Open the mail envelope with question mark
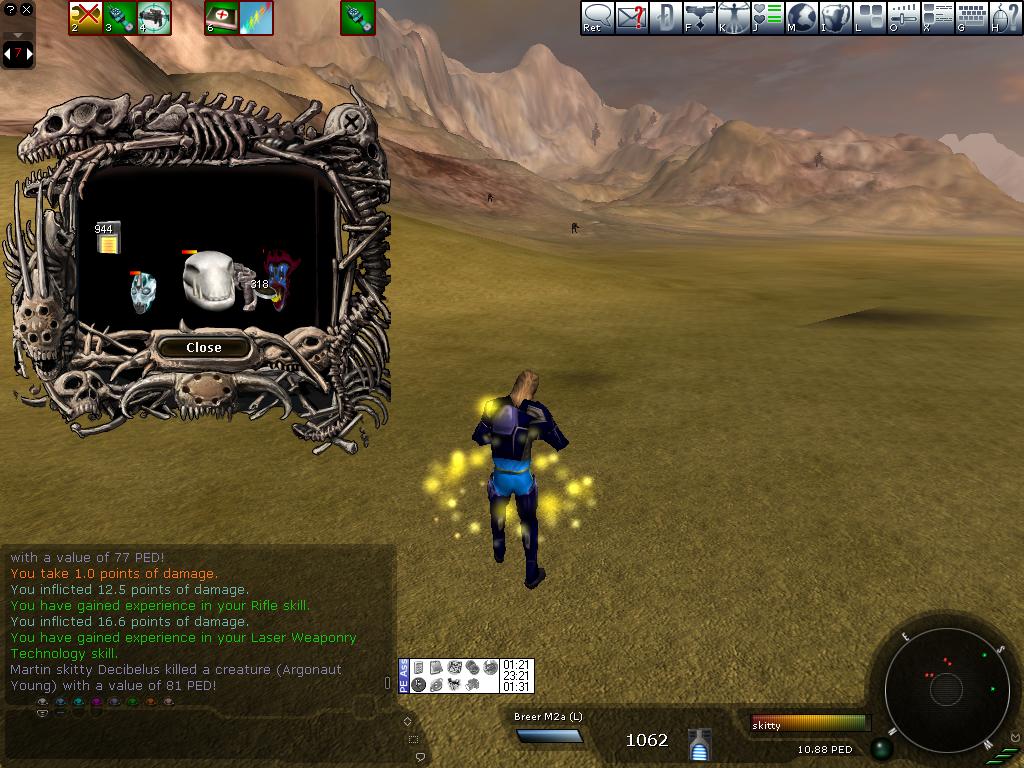Screen dimensions: 1024x768 631,17
